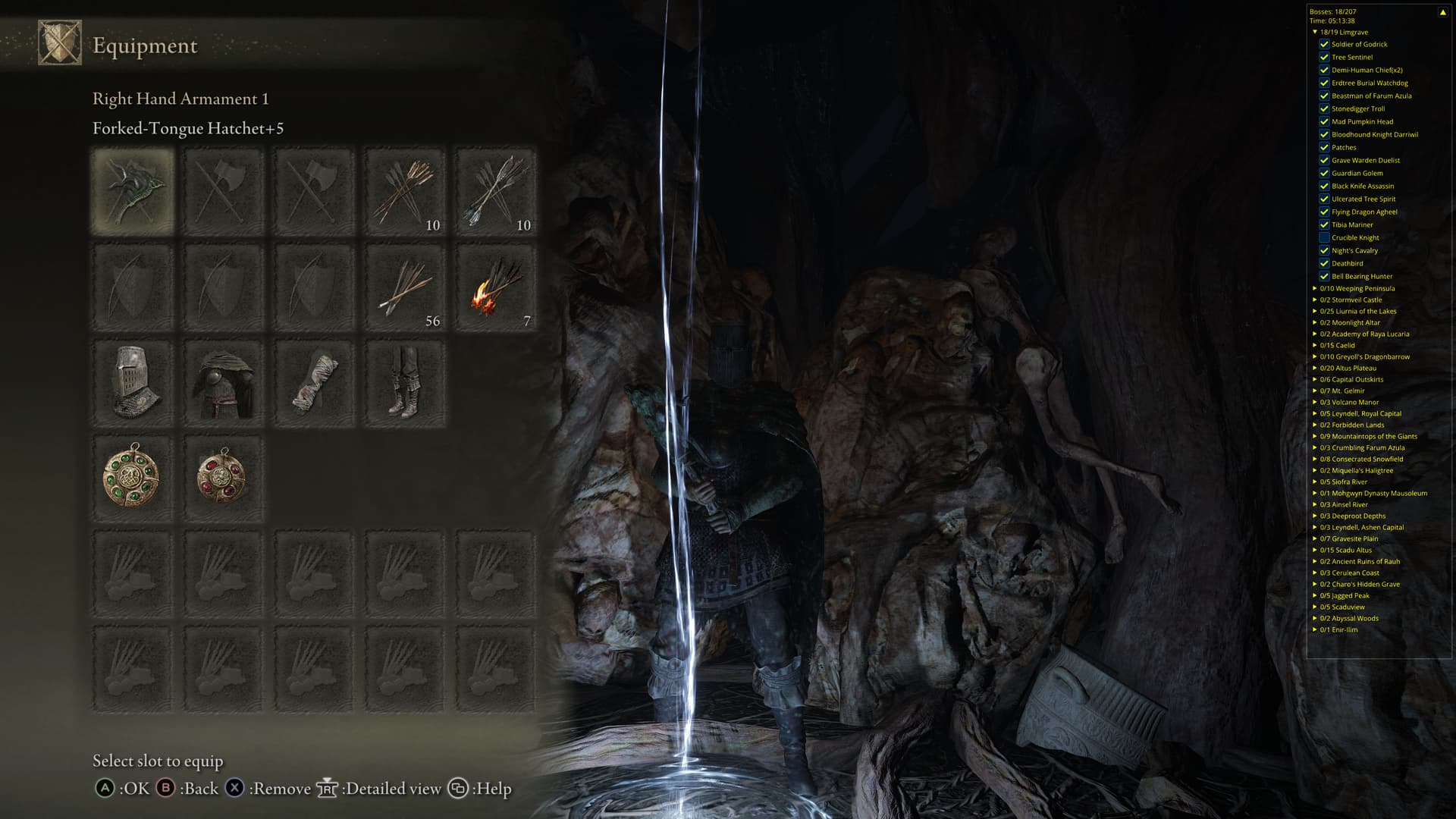Select the wrapped gauntlets slot

(315, 383)
